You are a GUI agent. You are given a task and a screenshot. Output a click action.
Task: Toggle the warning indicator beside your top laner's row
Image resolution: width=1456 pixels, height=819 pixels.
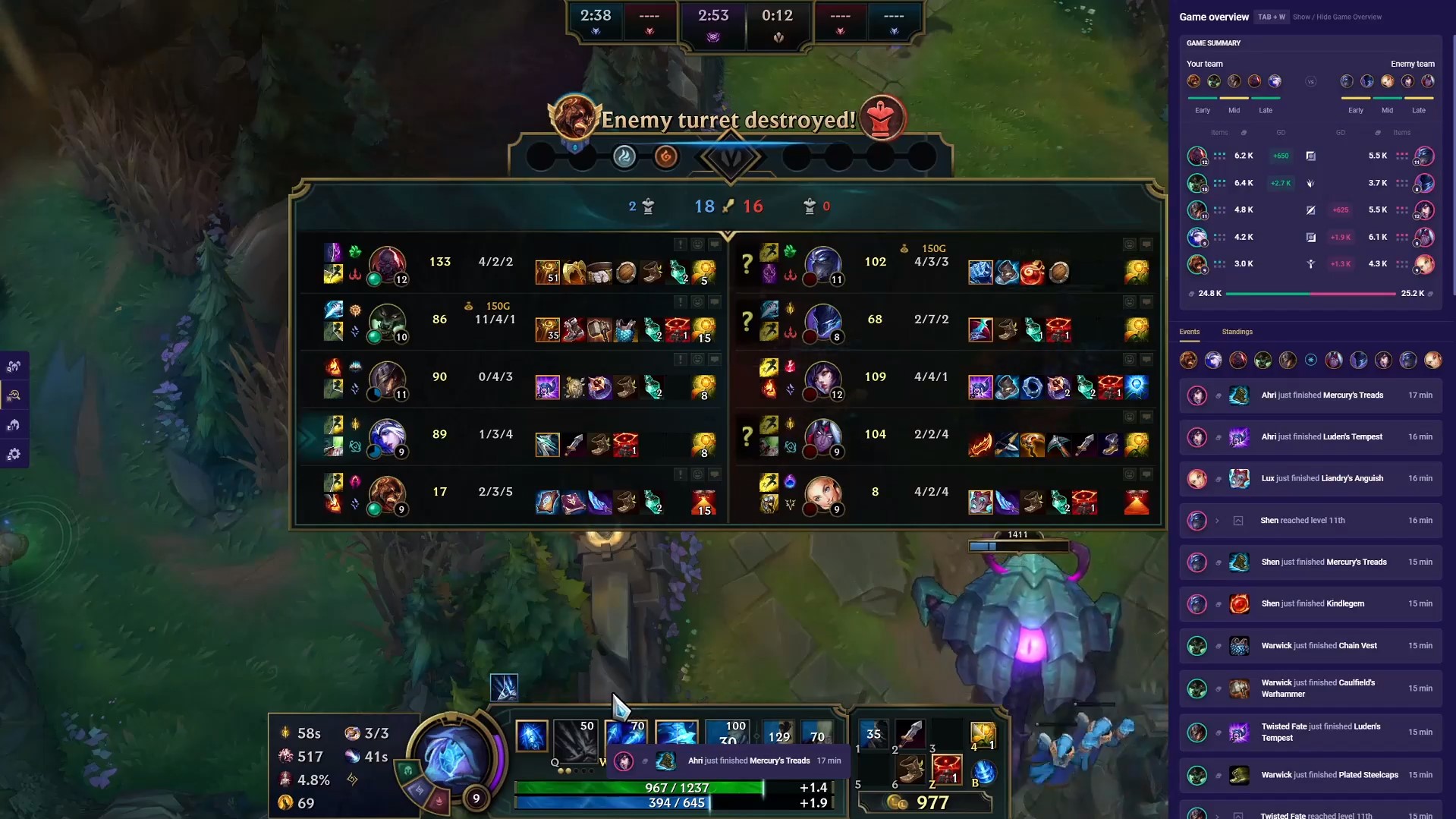pos(681,243)
